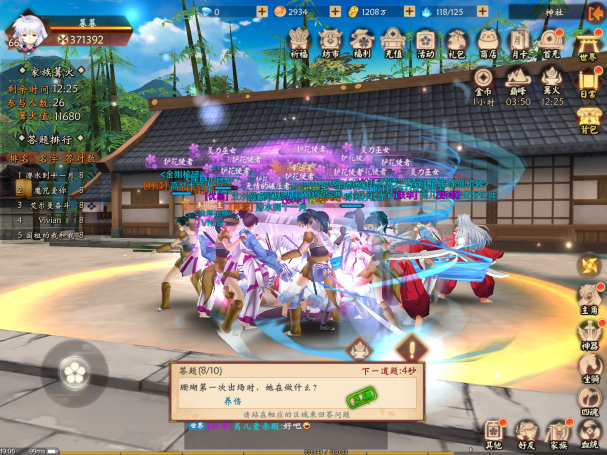Image resolution: width=607 pixels, height=455 pixels.
Task: Open the 家族 clan menu
Action: coord(557,432)
